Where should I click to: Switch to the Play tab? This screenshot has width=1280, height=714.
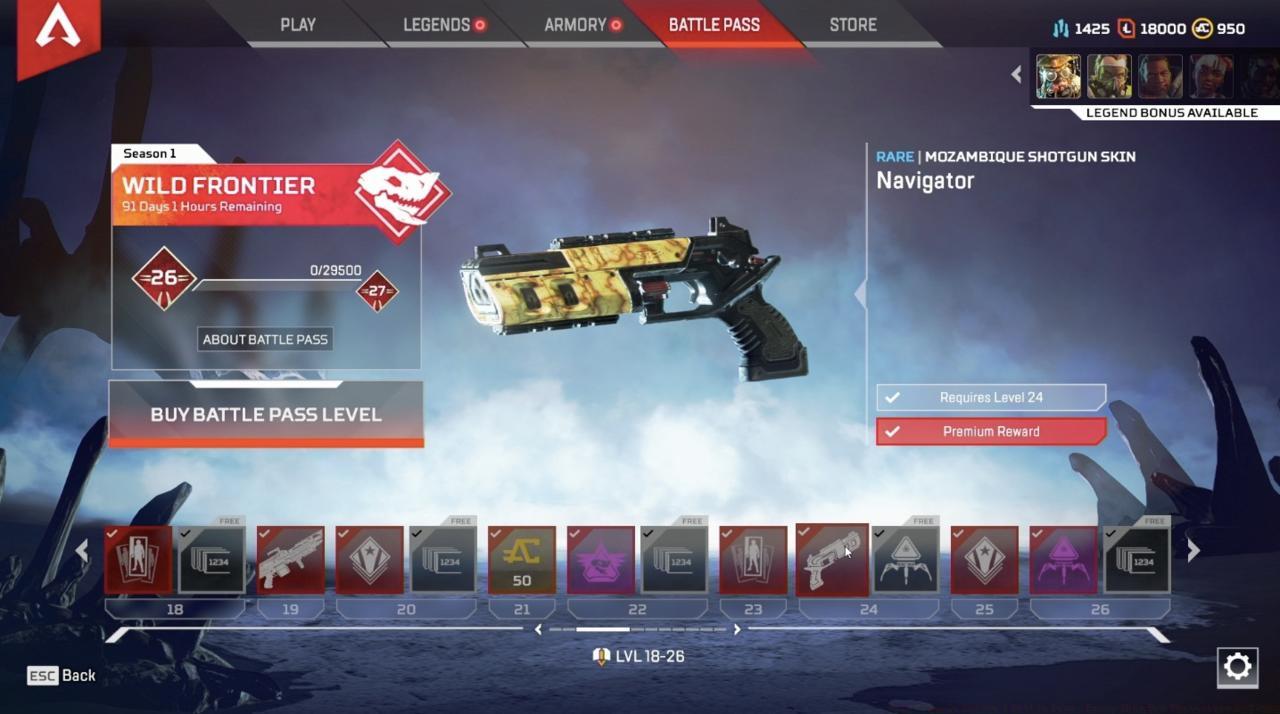298,25
